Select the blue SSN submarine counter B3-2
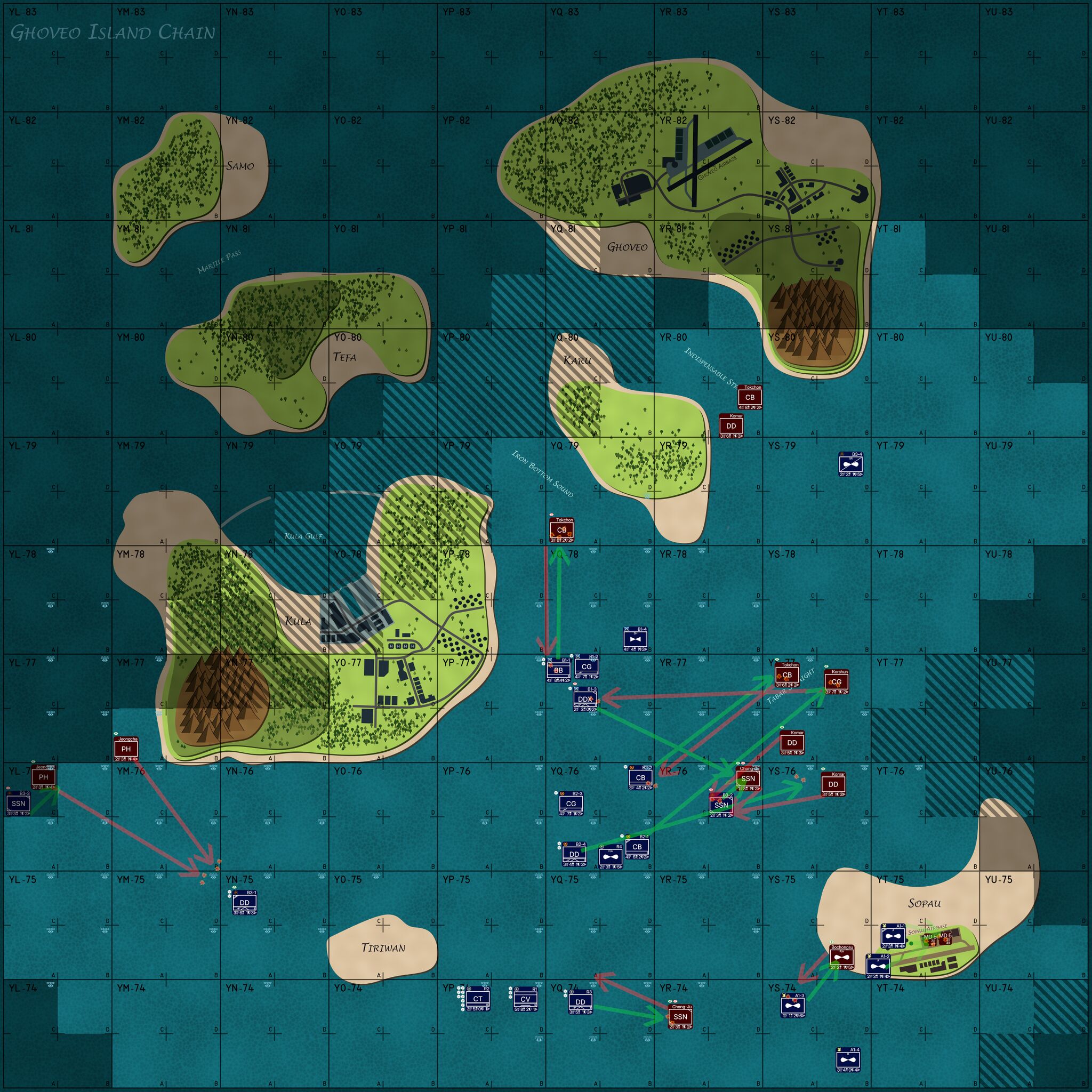 click(721, 805)
